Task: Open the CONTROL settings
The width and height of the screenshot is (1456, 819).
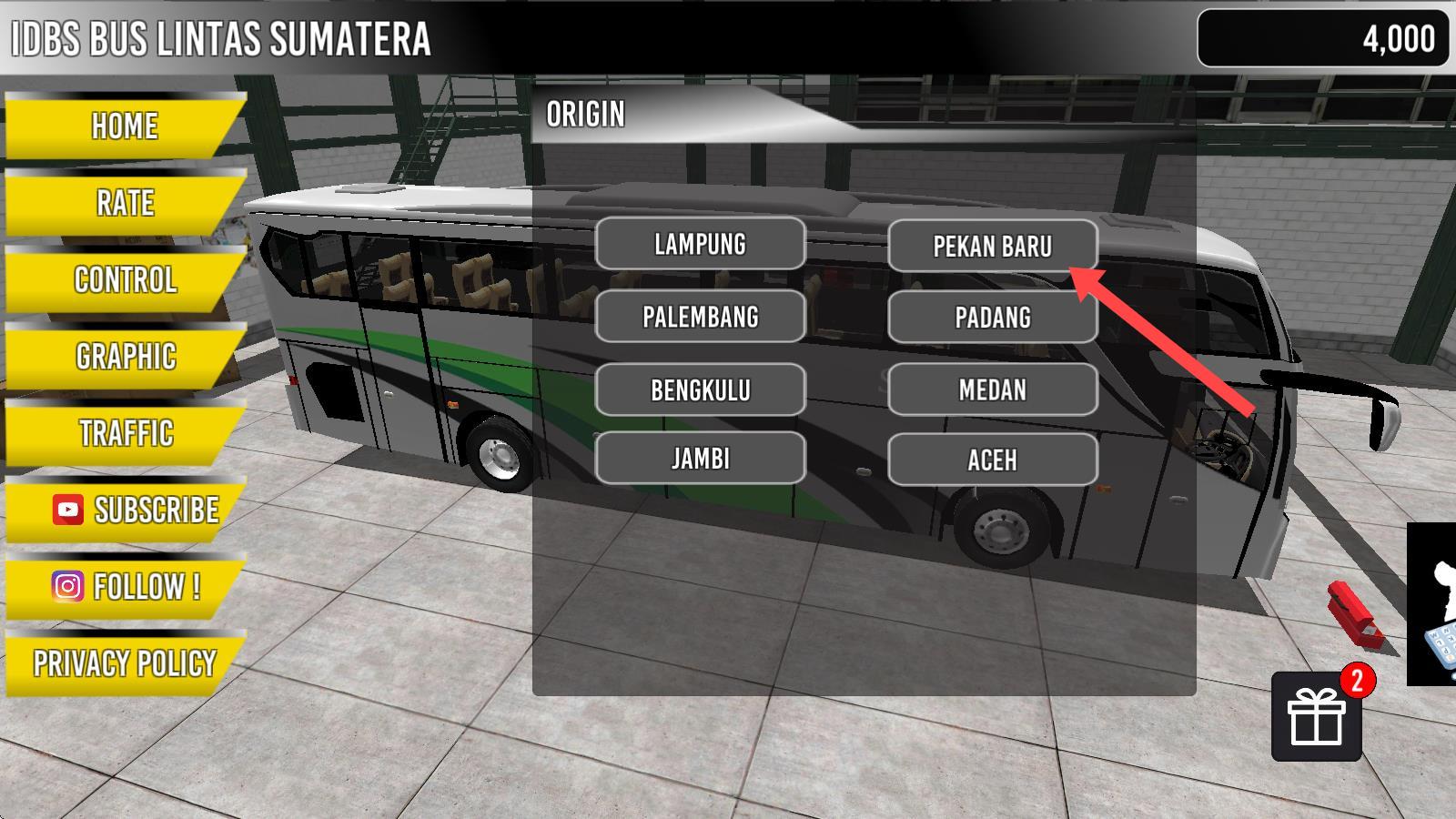Action: pyautogui.click(x=125, y=279)
